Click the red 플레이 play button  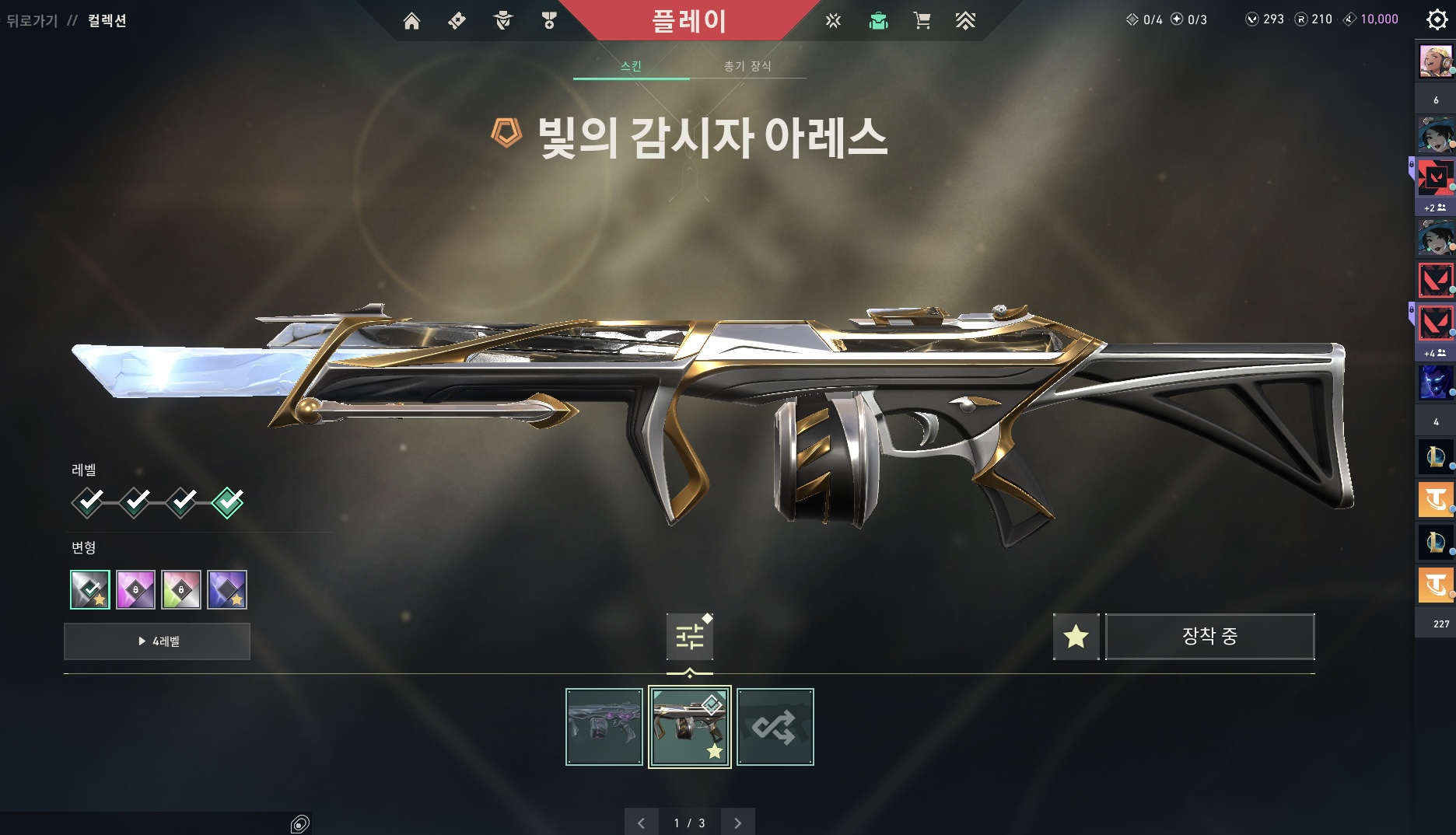click(x=689, y=21)
